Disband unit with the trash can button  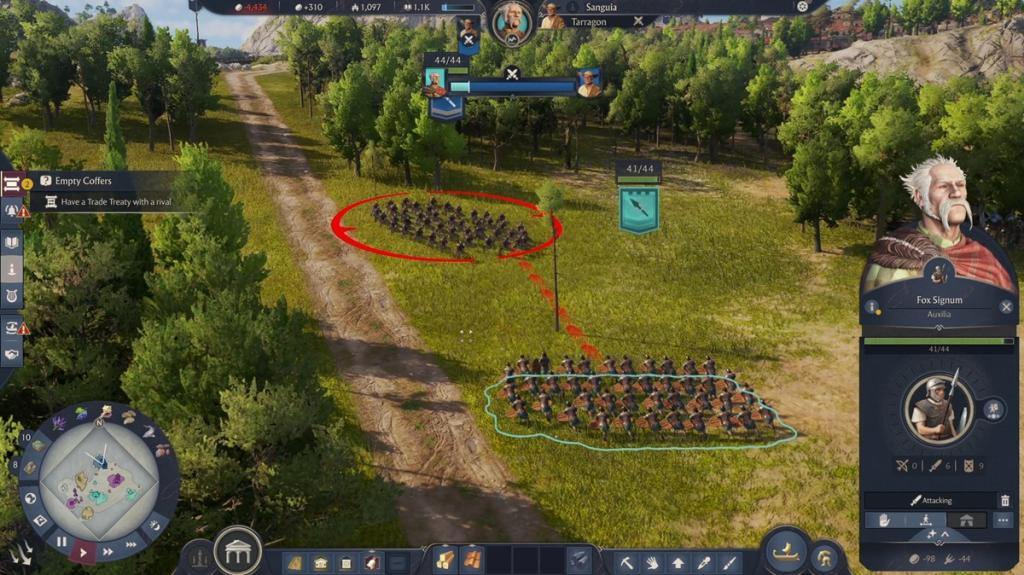pyautogui.click(x=1004, y=500)
